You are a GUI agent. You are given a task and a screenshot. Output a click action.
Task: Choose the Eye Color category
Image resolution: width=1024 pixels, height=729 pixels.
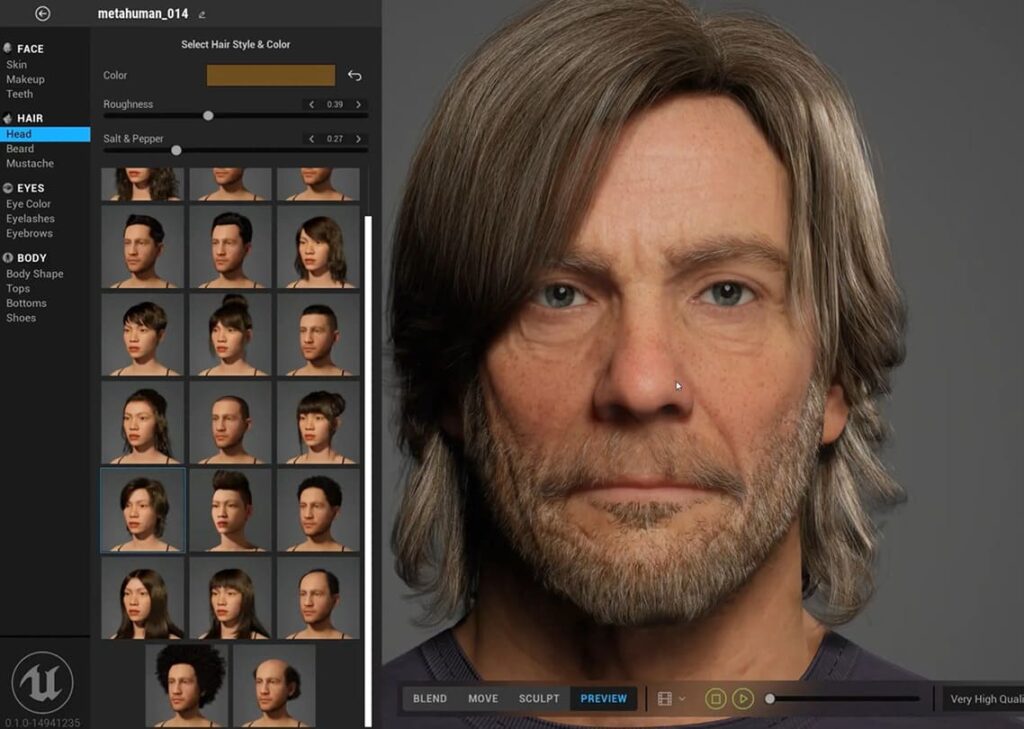coord(29,204)
